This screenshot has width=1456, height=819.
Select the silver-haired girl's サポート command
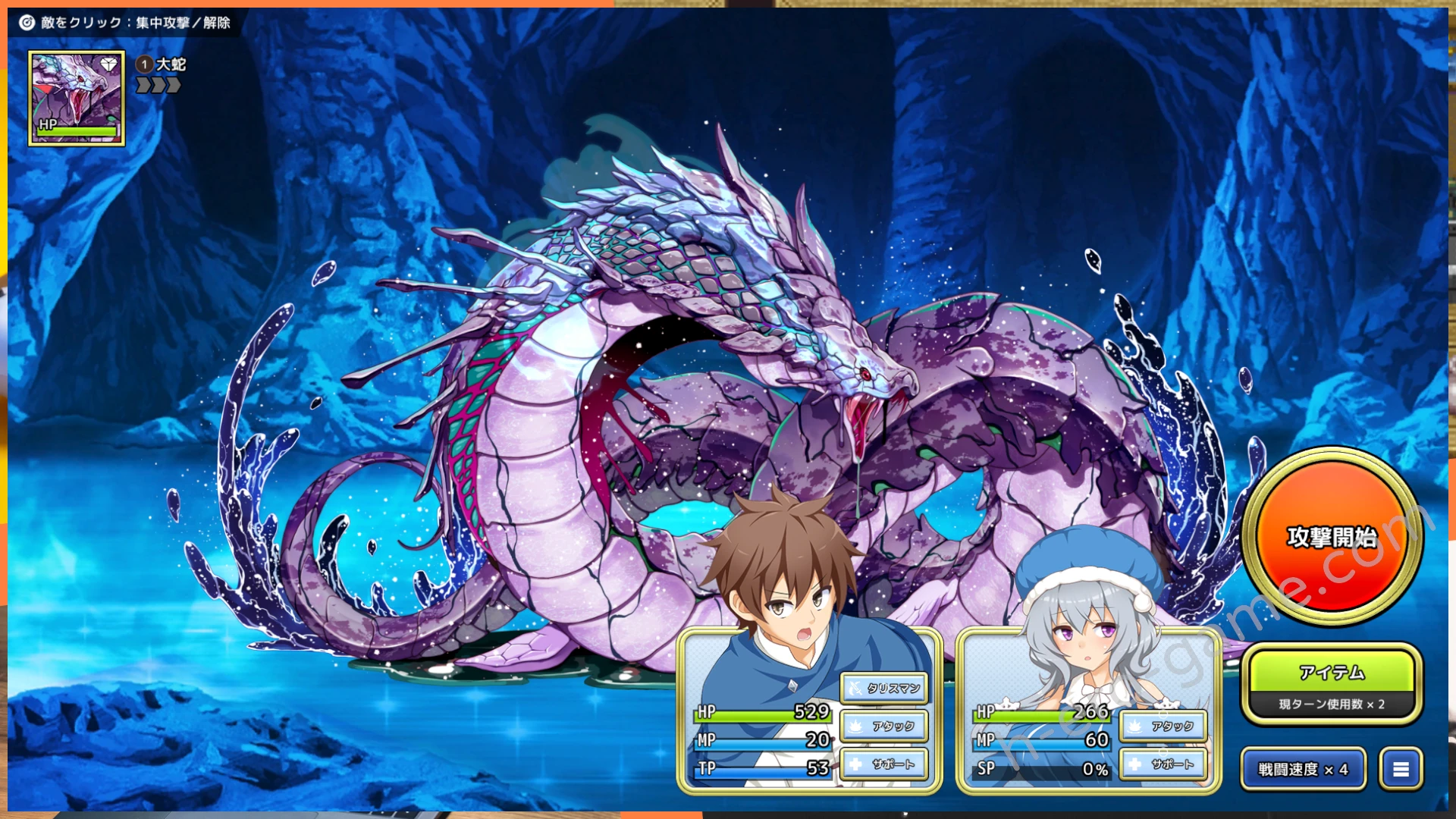pyautogui.click(x=1163, y=764)
